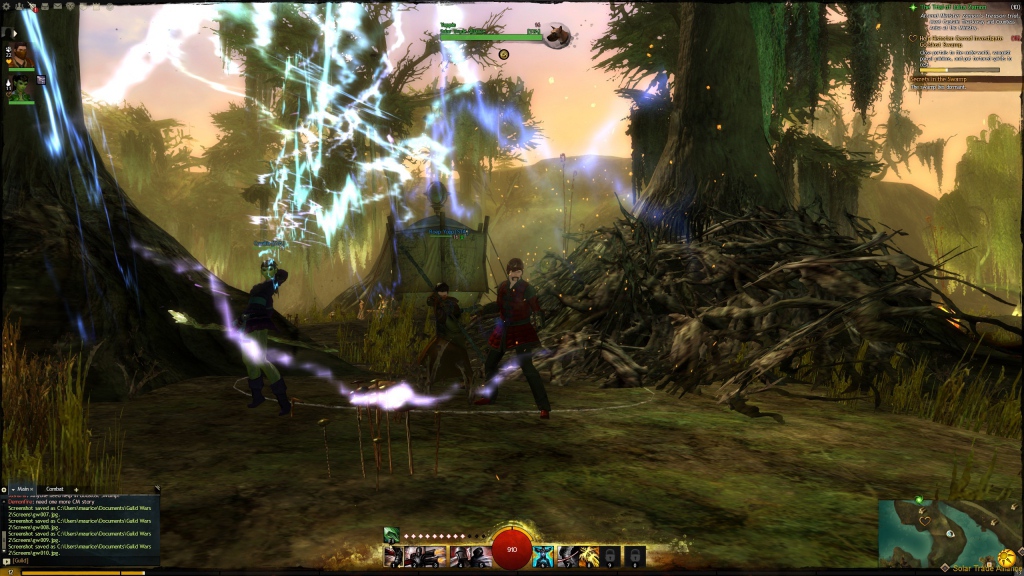
Task: Activate the cyan healing skill in slot 6
Action: [x=543, y=556]
